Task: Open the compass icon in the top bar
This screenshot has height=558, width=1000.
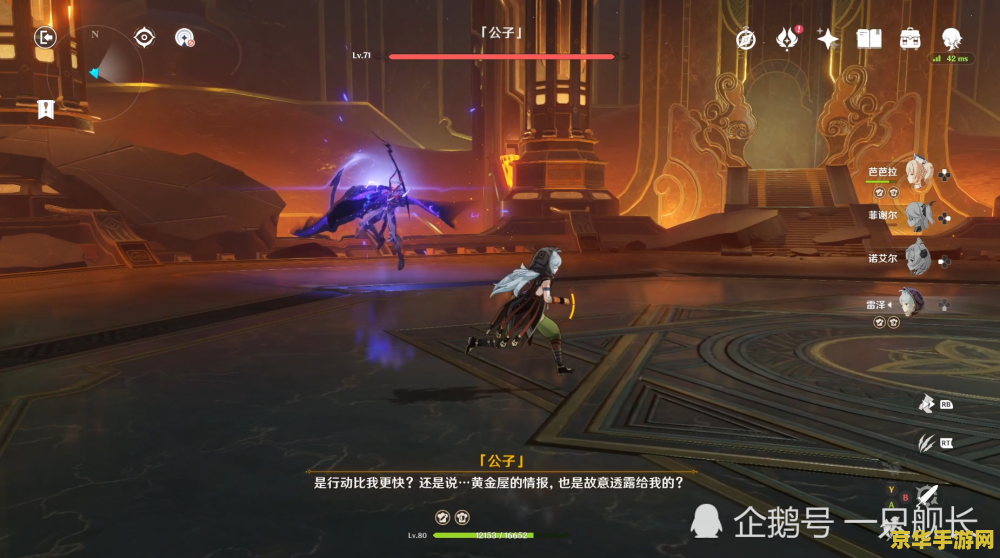Action: [x=746, y=39]
